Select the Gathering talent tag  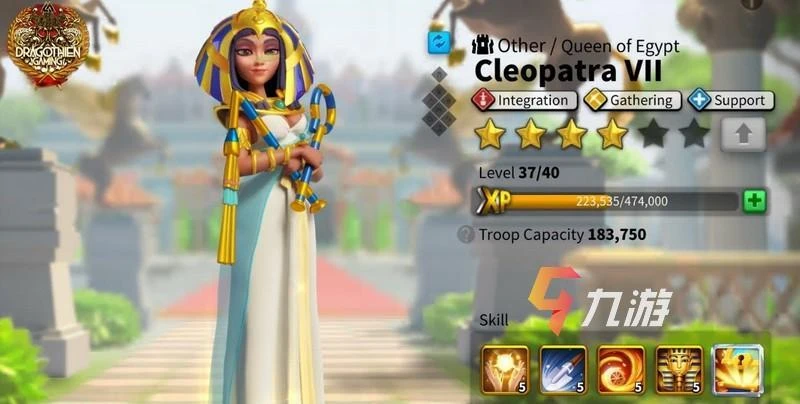pyautogui.click(x=633, y=100)
